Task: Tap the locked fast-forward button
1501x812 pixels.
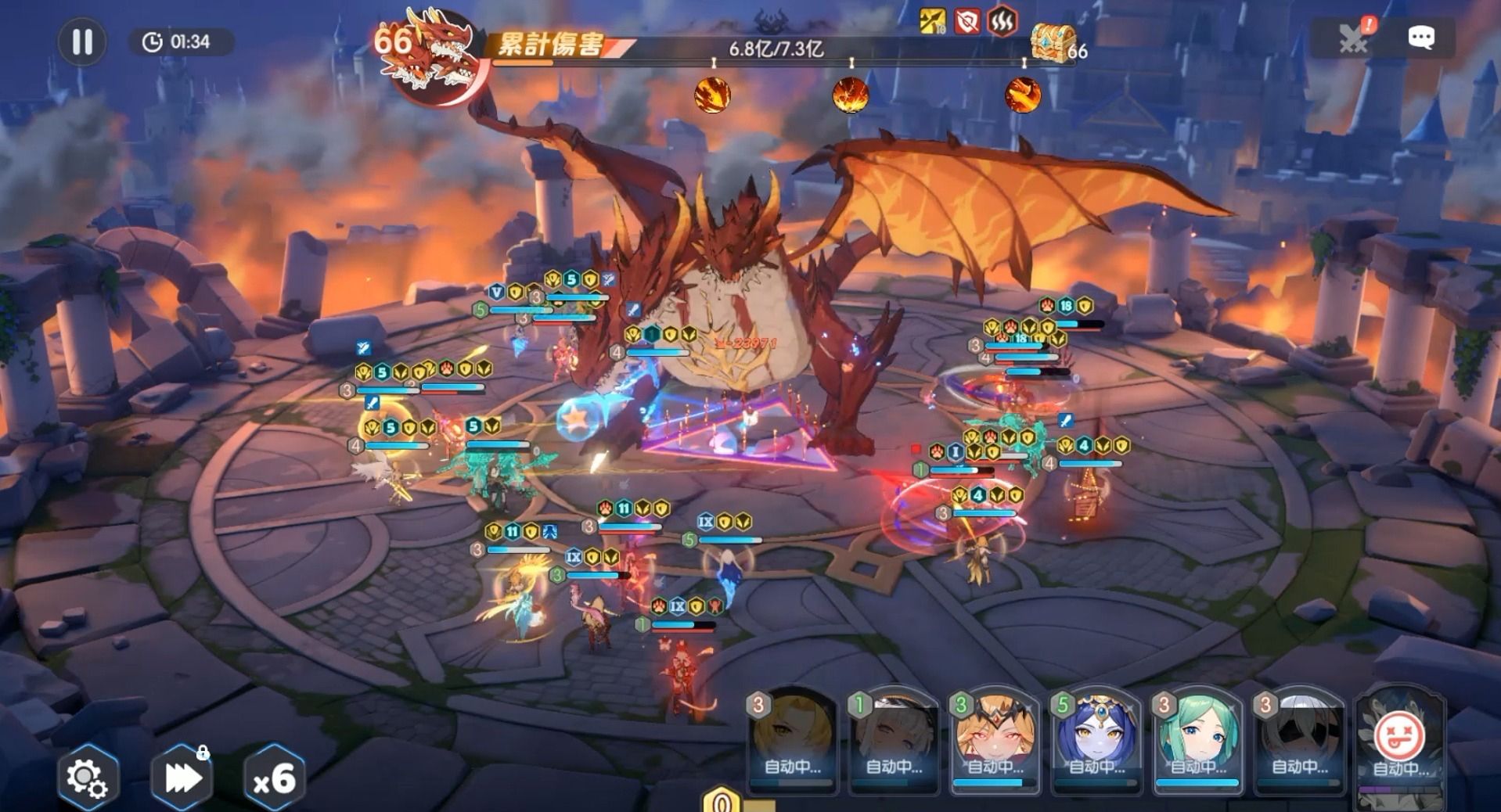Action: click(x=182, y=778)
